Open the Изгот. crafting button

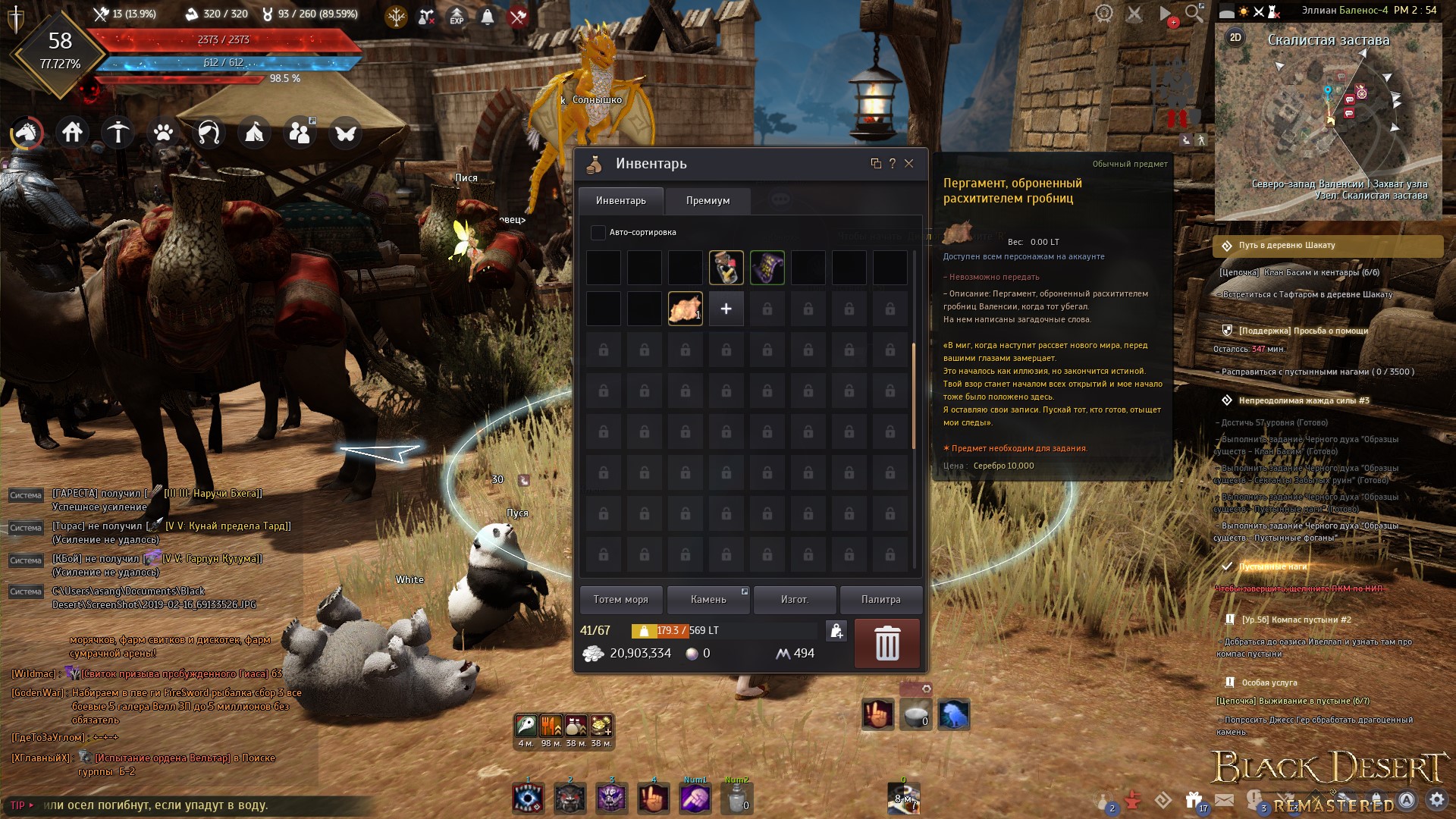point(794,600)
